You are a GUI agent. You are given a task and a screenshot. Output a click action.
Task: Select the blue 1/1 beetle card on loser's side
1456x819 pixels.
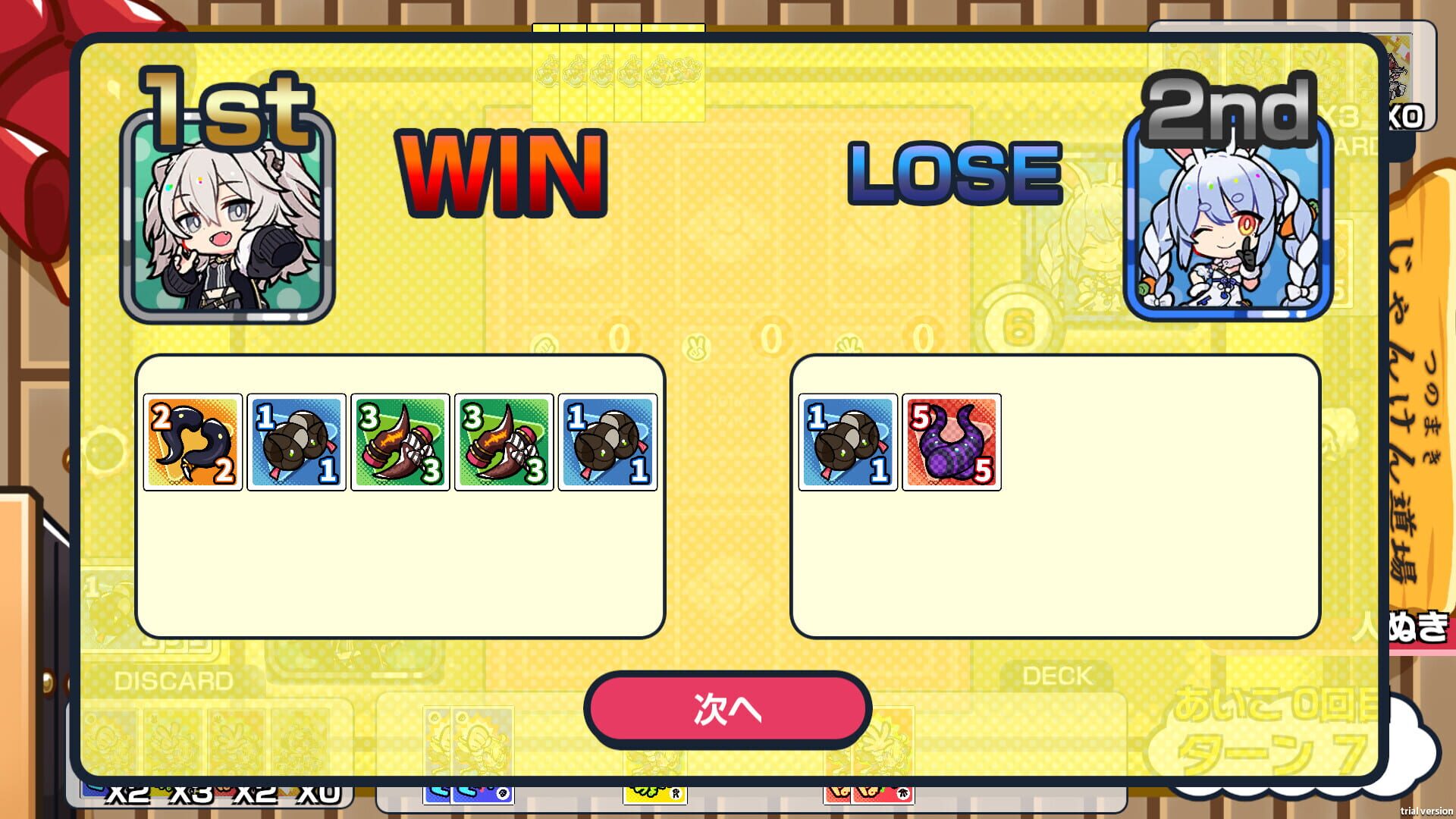[847, 444]
